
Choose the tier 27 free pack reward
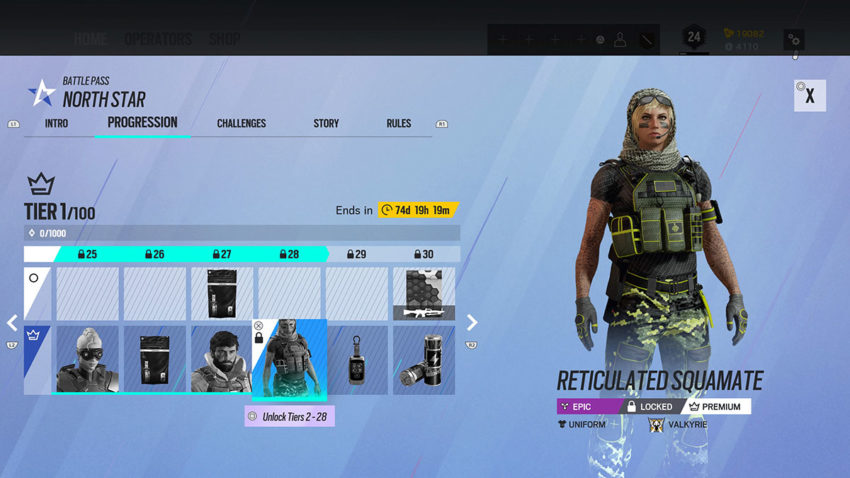[221, 293]
